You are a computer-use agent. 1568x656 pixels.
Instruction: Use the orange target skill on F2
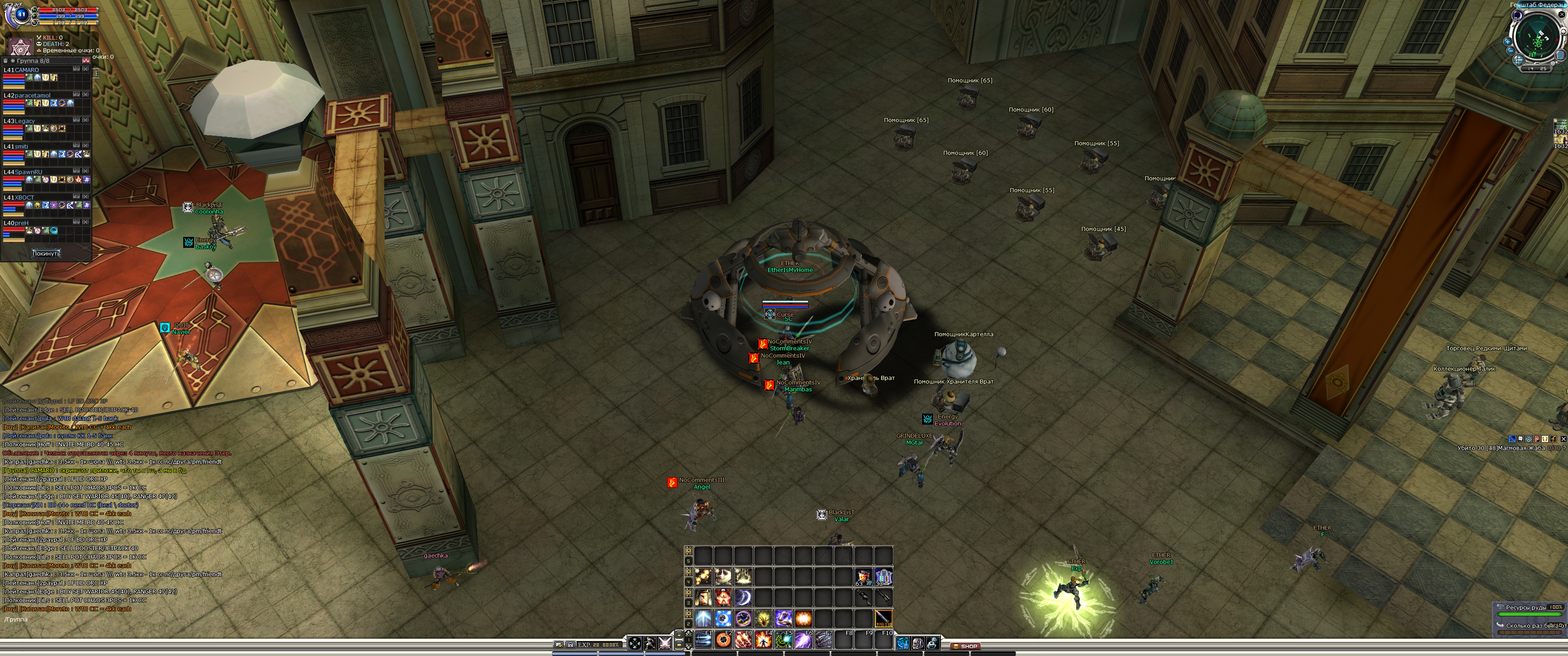coord(723,640)
